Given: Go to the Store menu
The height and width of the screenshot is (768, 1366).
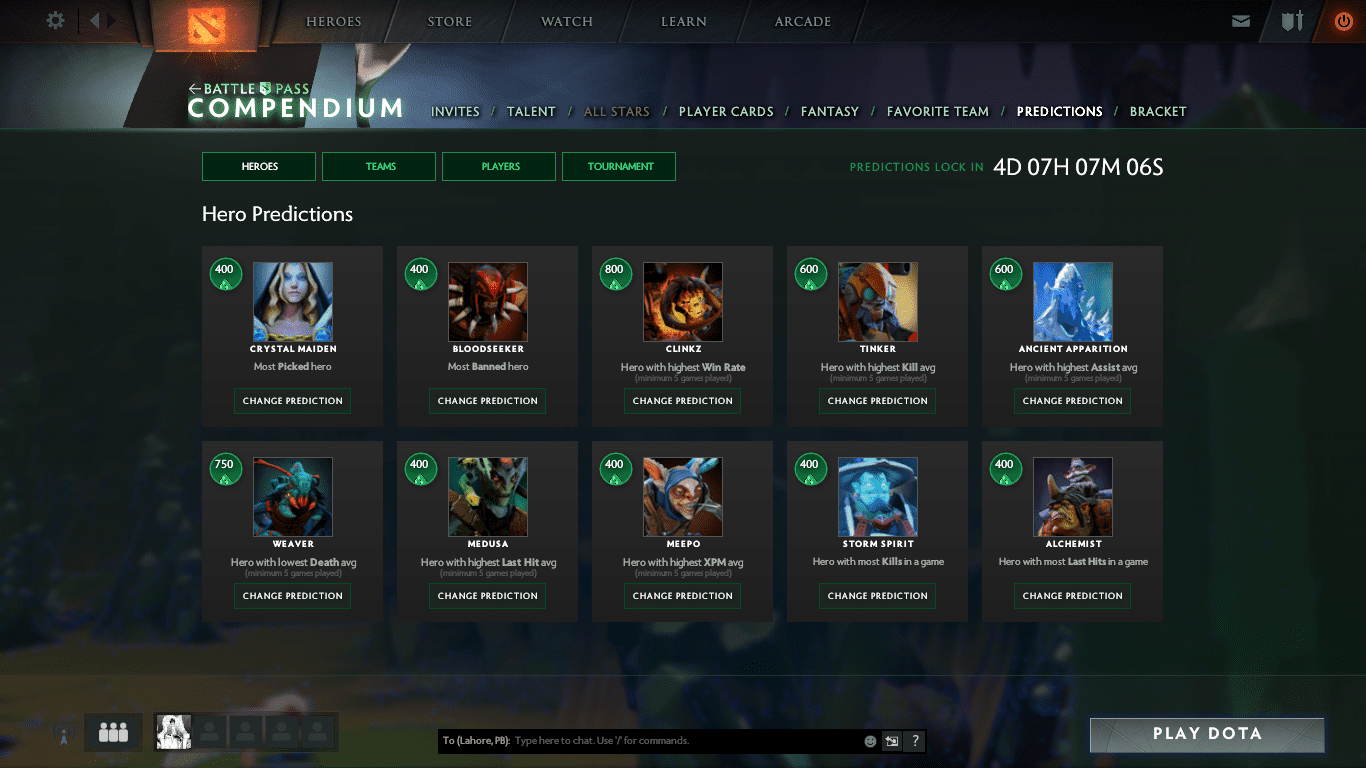Looking at the screenshot, I should click(451, 21).
